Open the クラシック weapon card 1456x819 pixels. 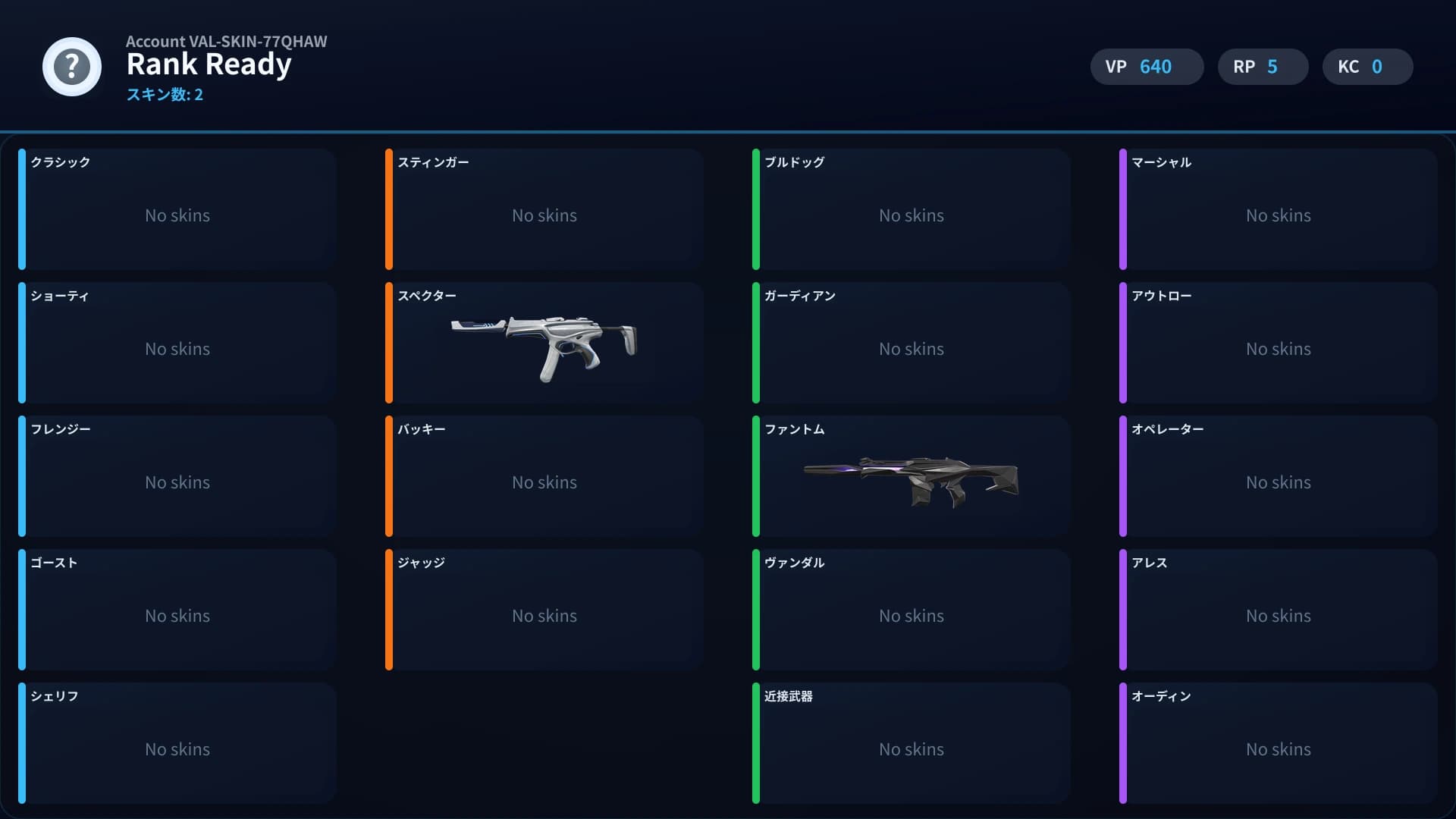coord(177,209)
